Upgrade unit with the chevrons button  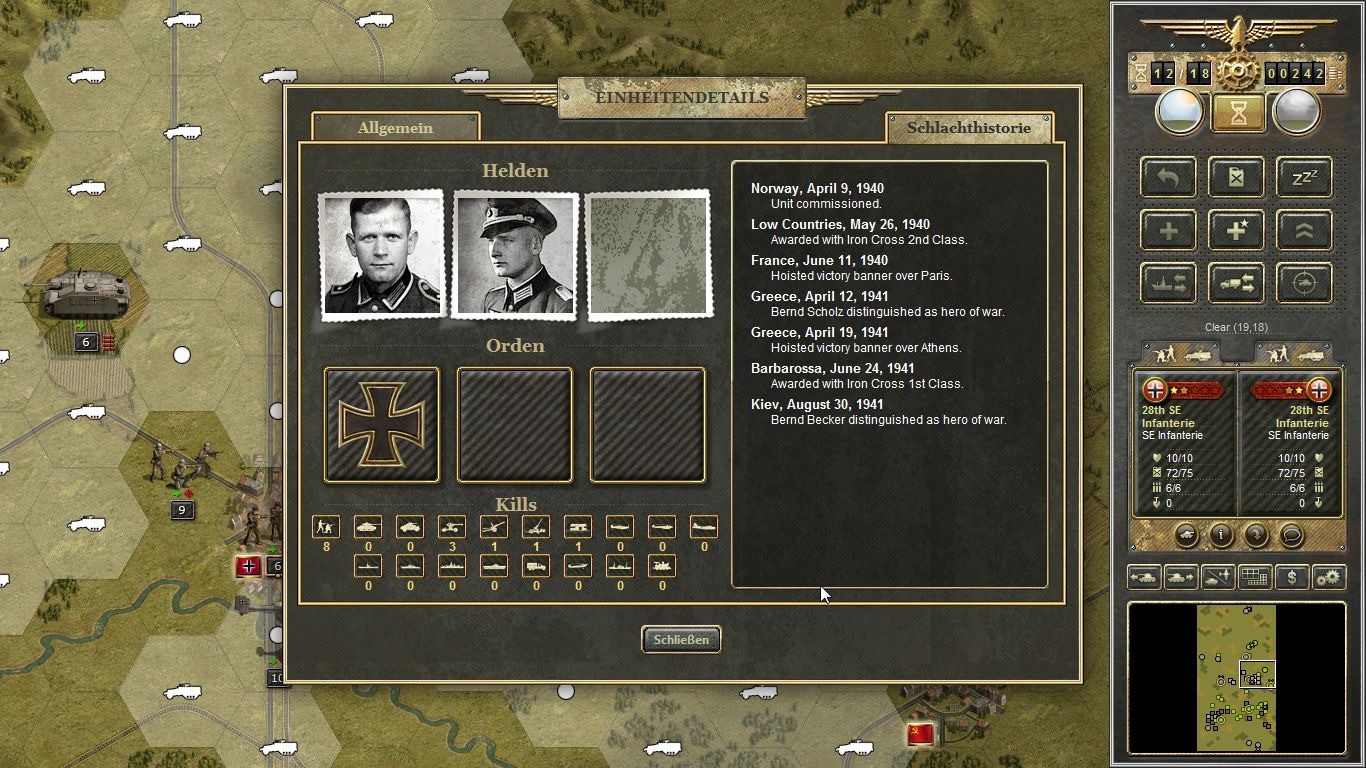[1304, 231]
